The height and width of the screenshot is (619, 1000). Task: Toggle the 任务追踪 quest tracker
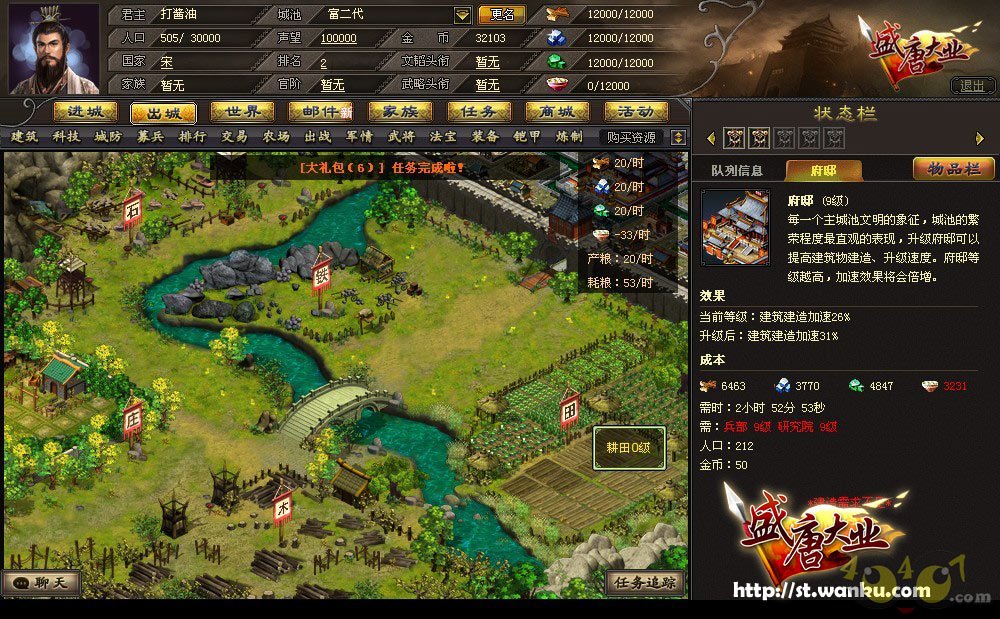646,582
